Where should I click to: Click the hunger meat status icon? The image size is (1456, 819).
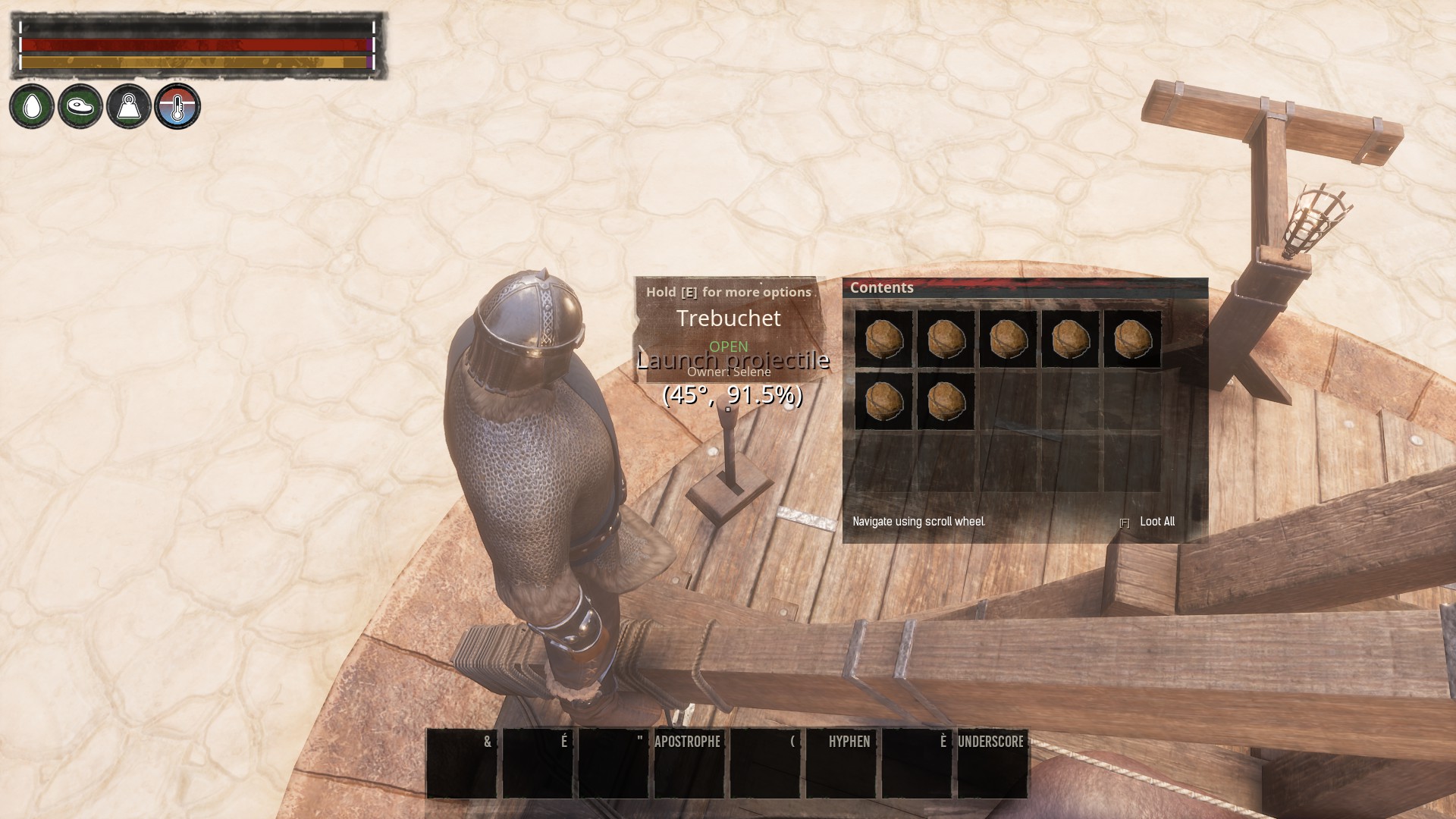(x=80, y=106)
